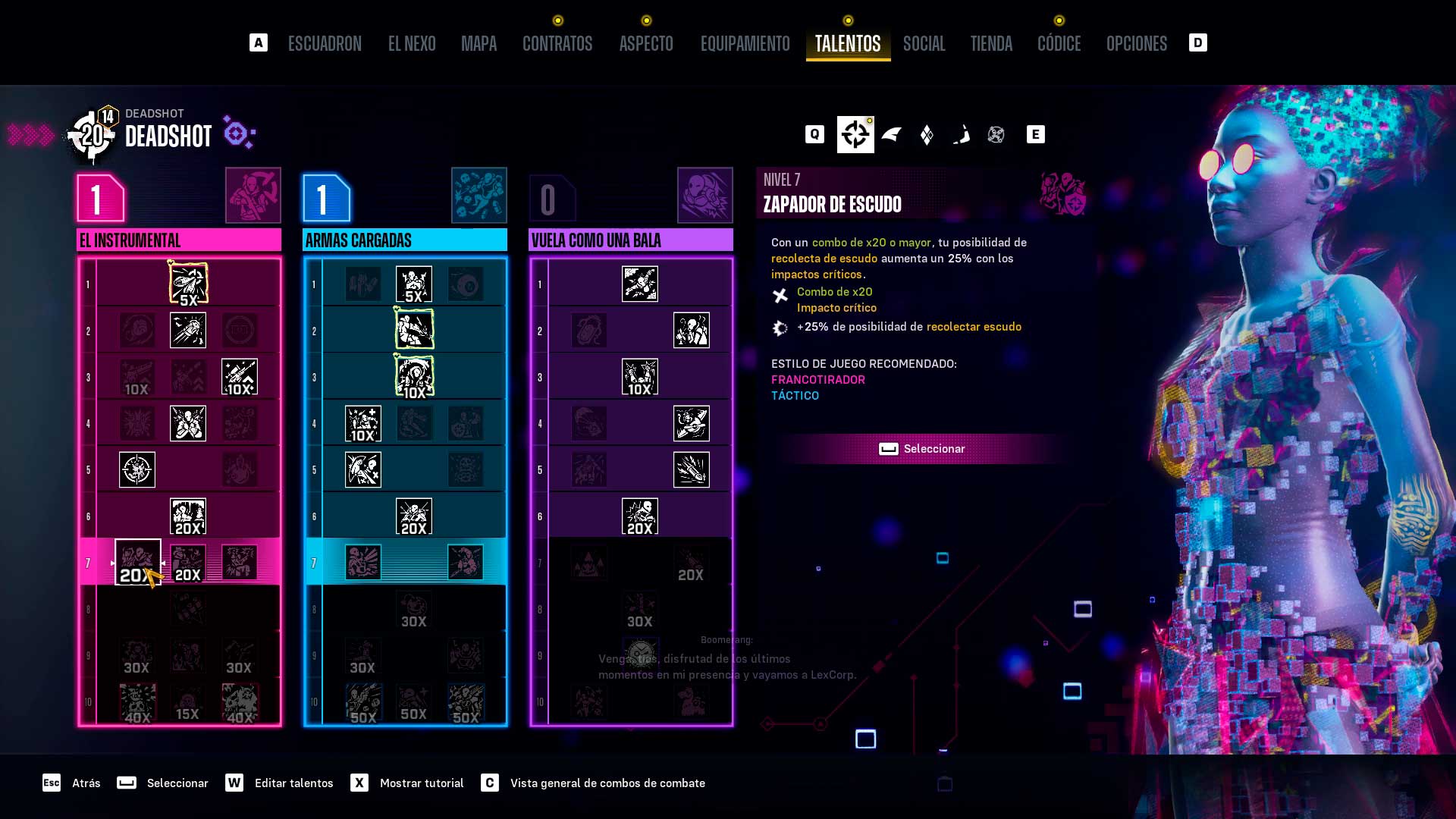Viewport: 1456px width, 819px height.
Task: Click the Seleccionar talent button
Action: [922, 449]
